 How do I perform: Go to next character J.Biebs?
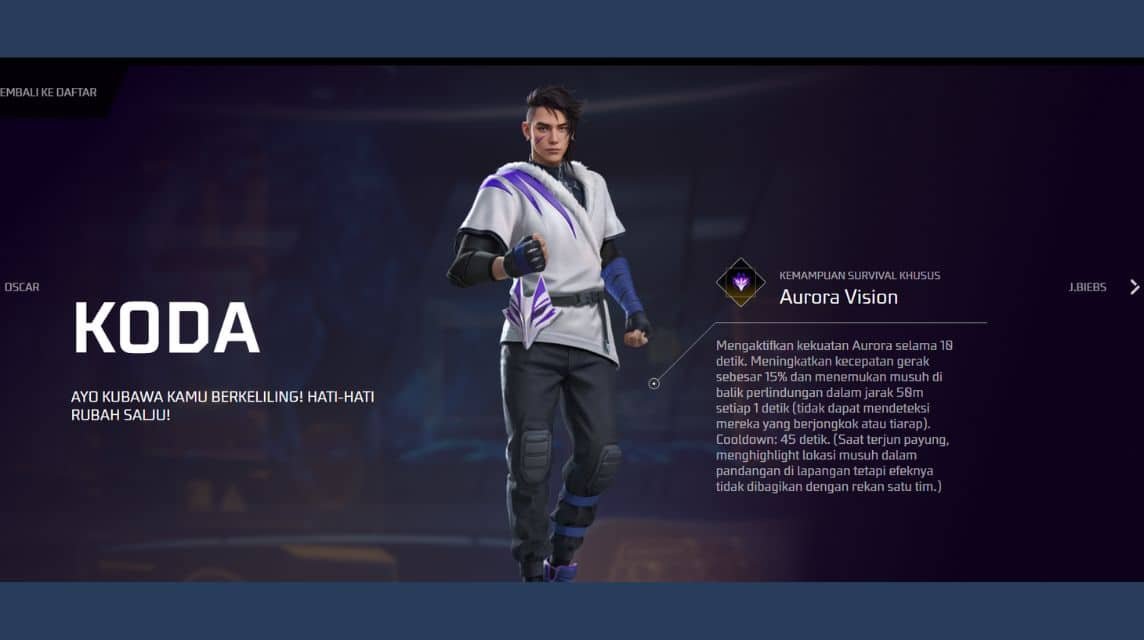click(1089, 287)
